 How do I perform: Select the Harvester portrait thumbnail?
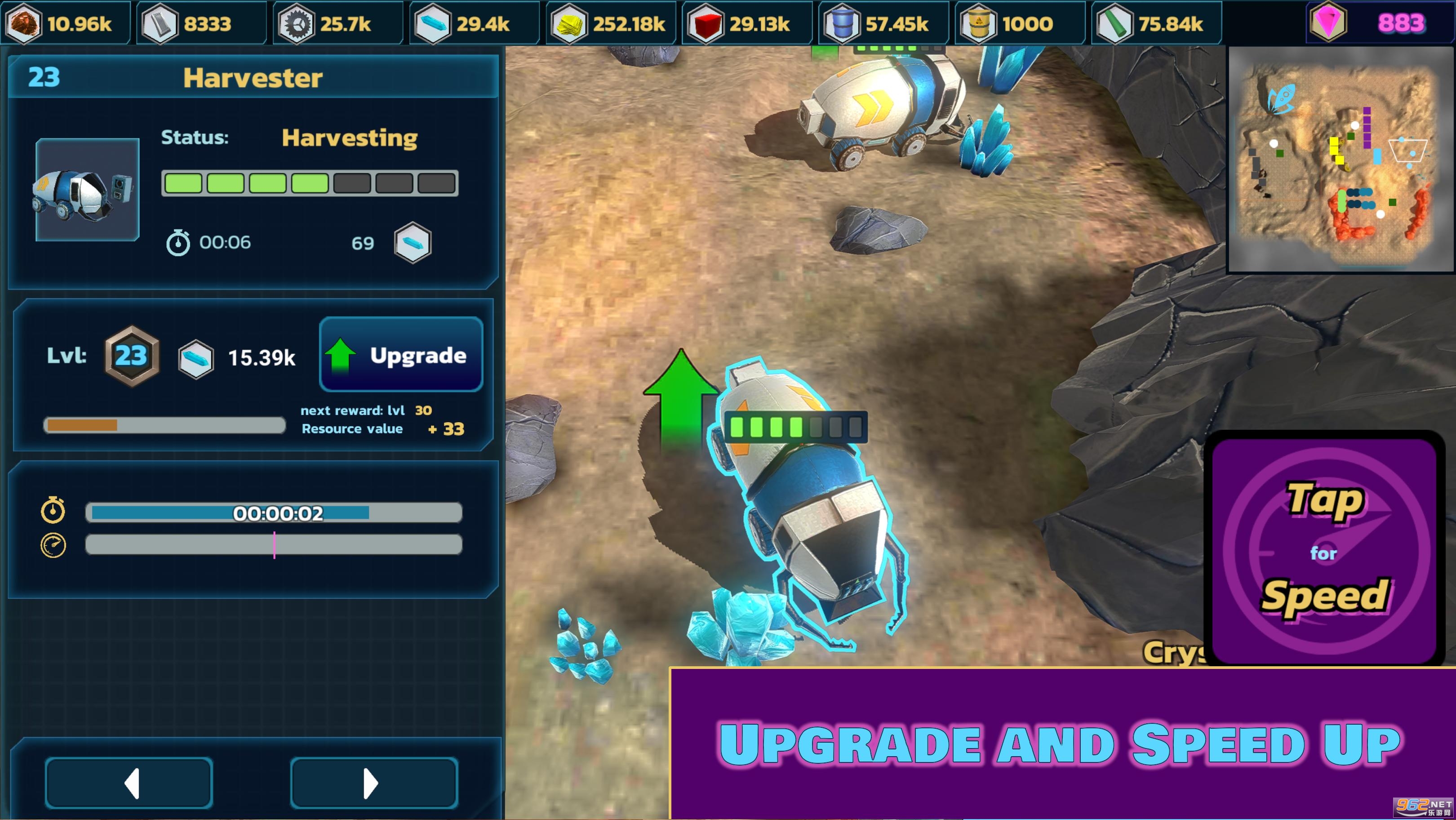coord(87,190)
